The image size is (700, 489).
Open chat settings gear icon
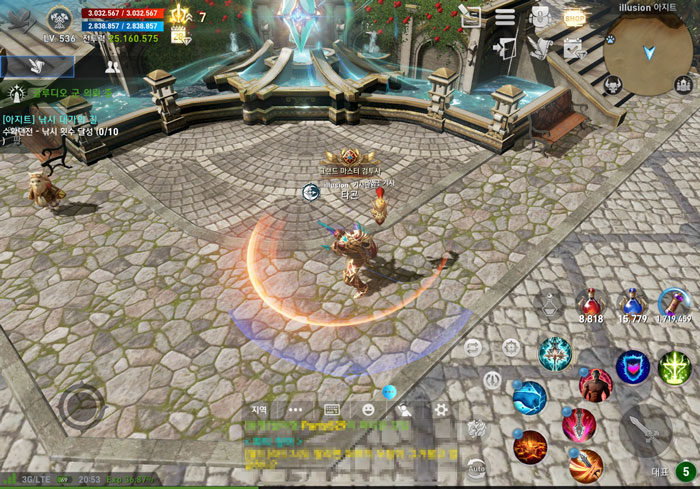[x=441, y=409]
